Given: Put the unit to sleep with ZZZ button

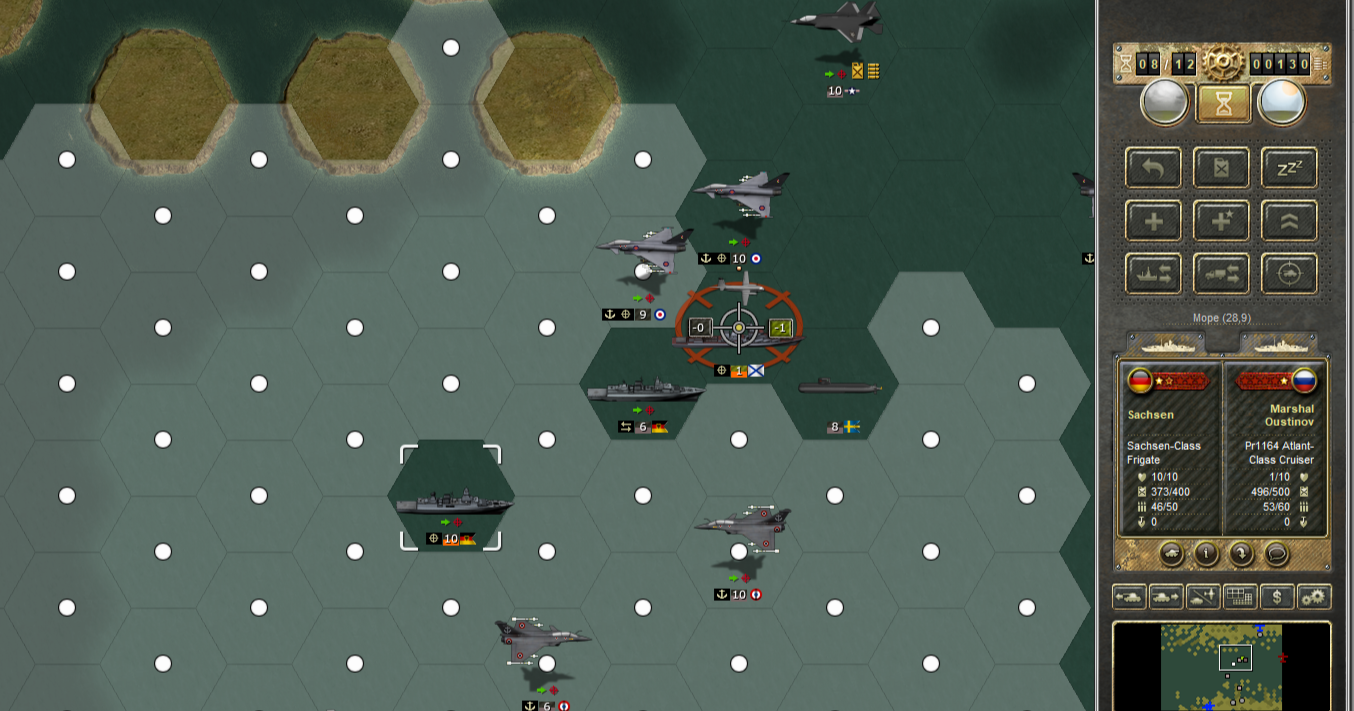Looking at the screenshot, I should 1289,168.
